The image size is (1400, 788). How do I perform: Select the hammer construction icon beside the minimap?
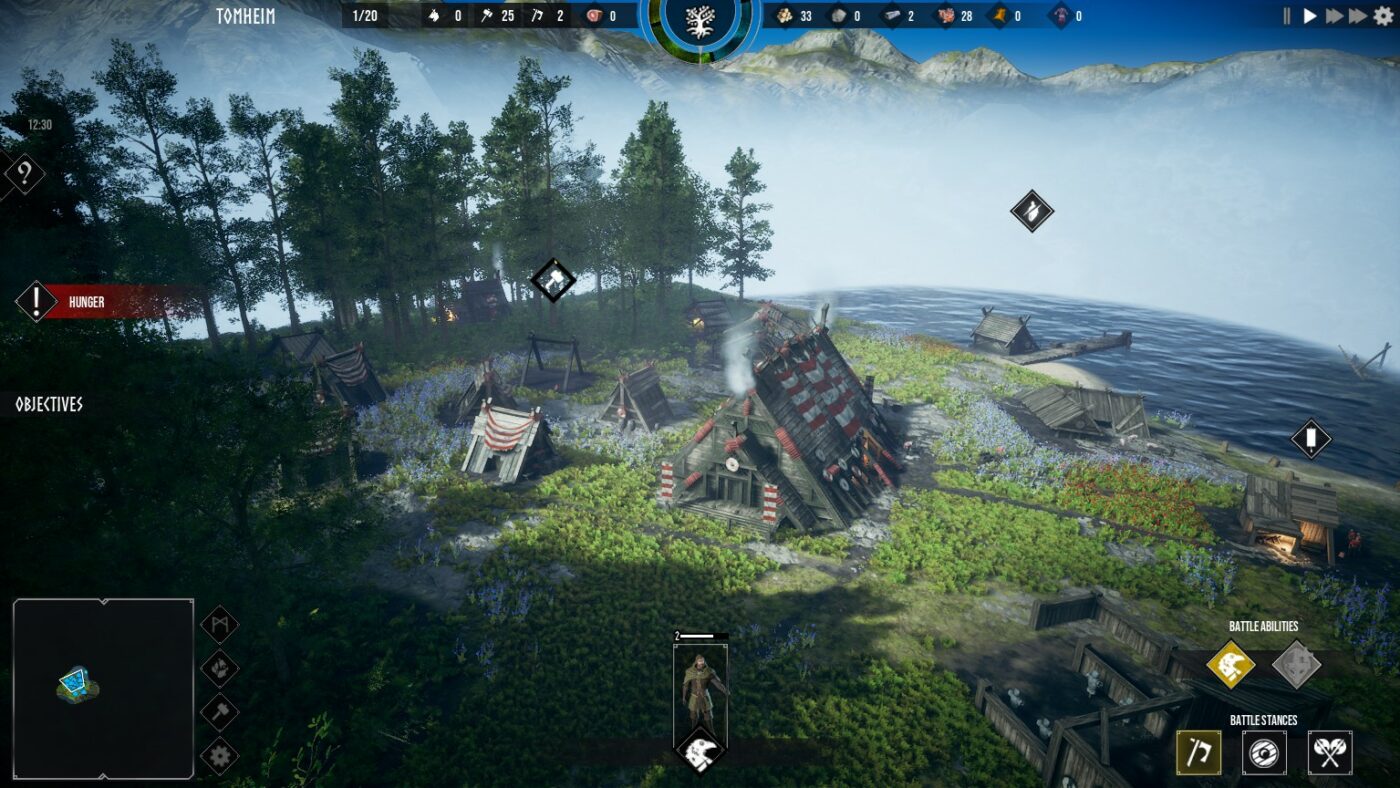(220, 712)
